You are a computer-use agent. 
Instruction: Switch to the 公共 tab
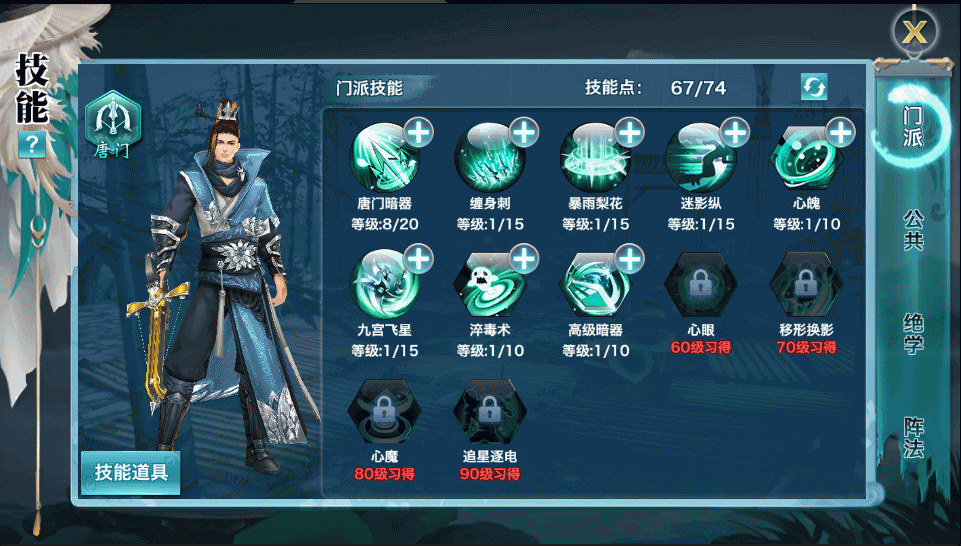(912, 229)
